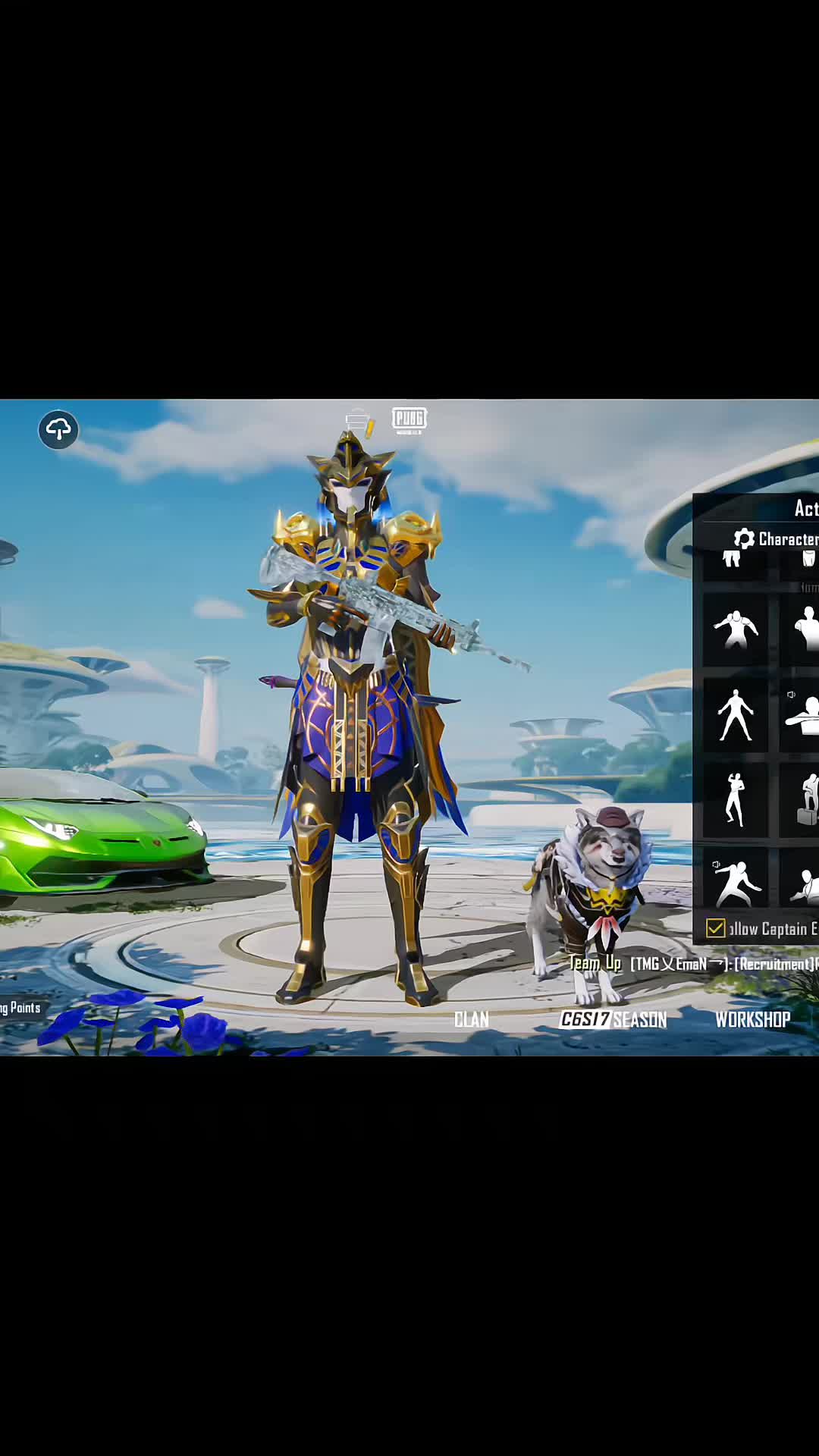Pick the salute pose emote

click(735, 799)
